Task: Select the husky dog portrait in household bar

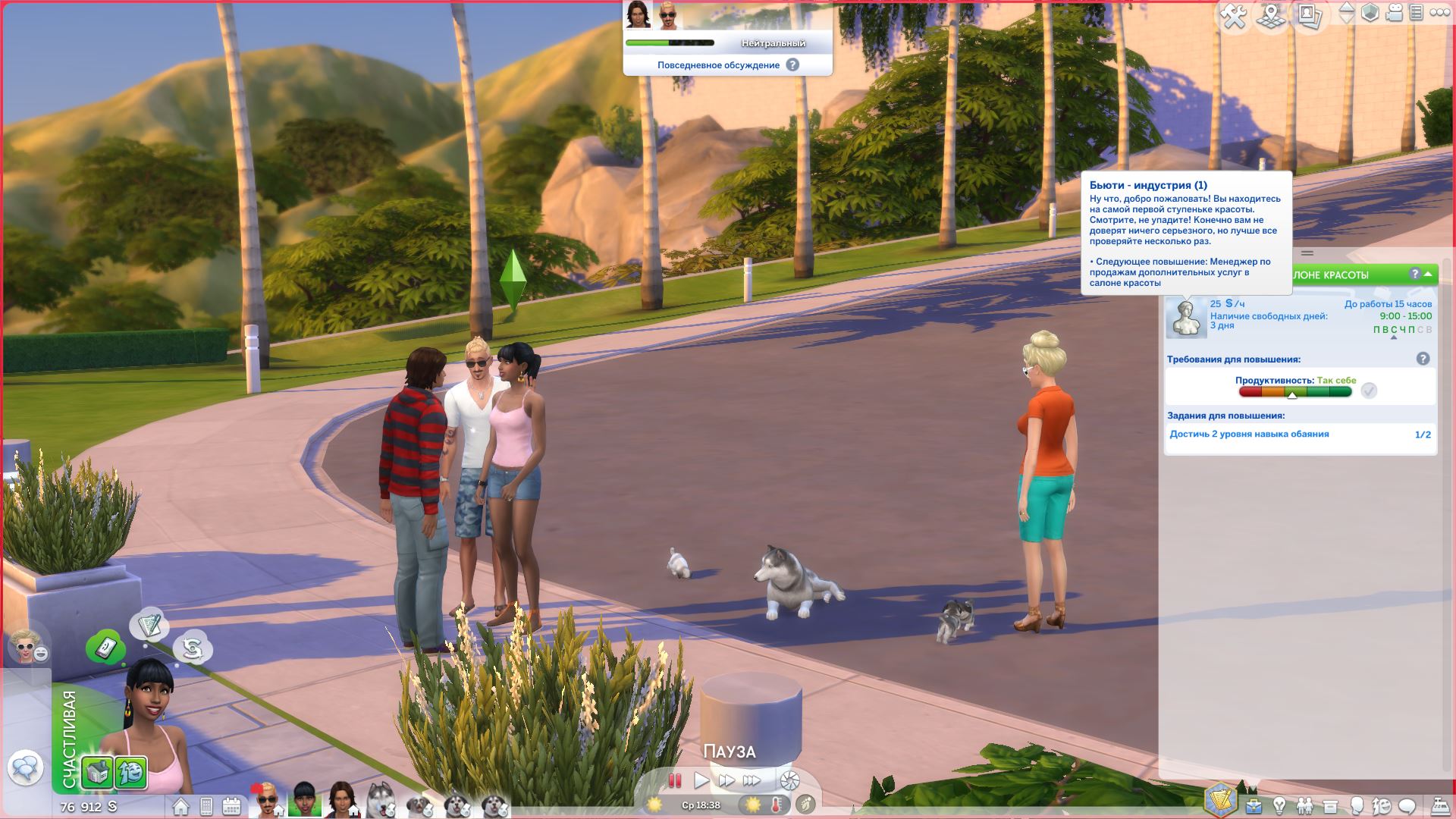Action: [x=378, y=801]
